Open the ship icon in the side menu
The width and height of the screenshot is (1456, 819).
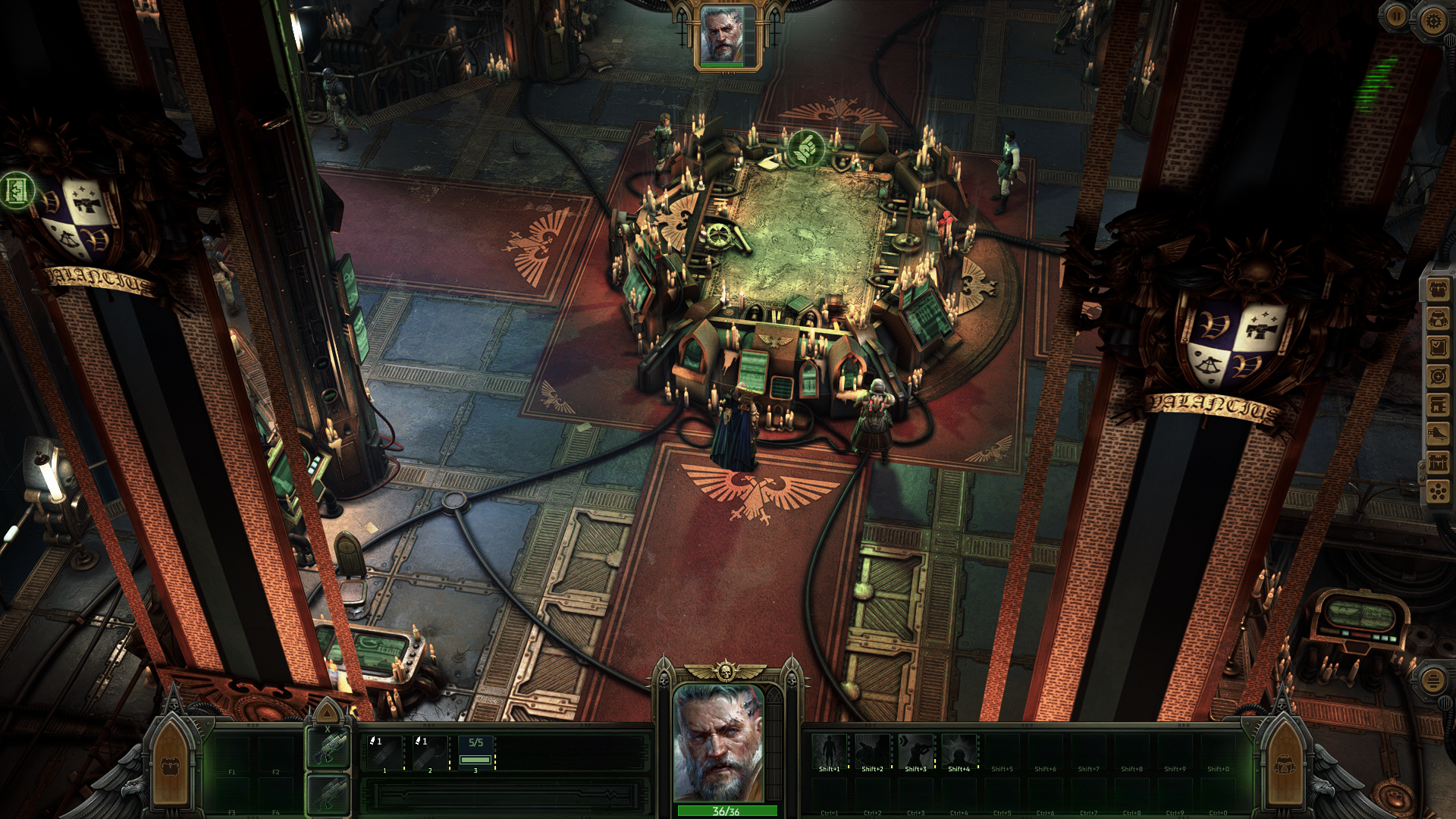pyautogui.click(x=1438, y=434)
